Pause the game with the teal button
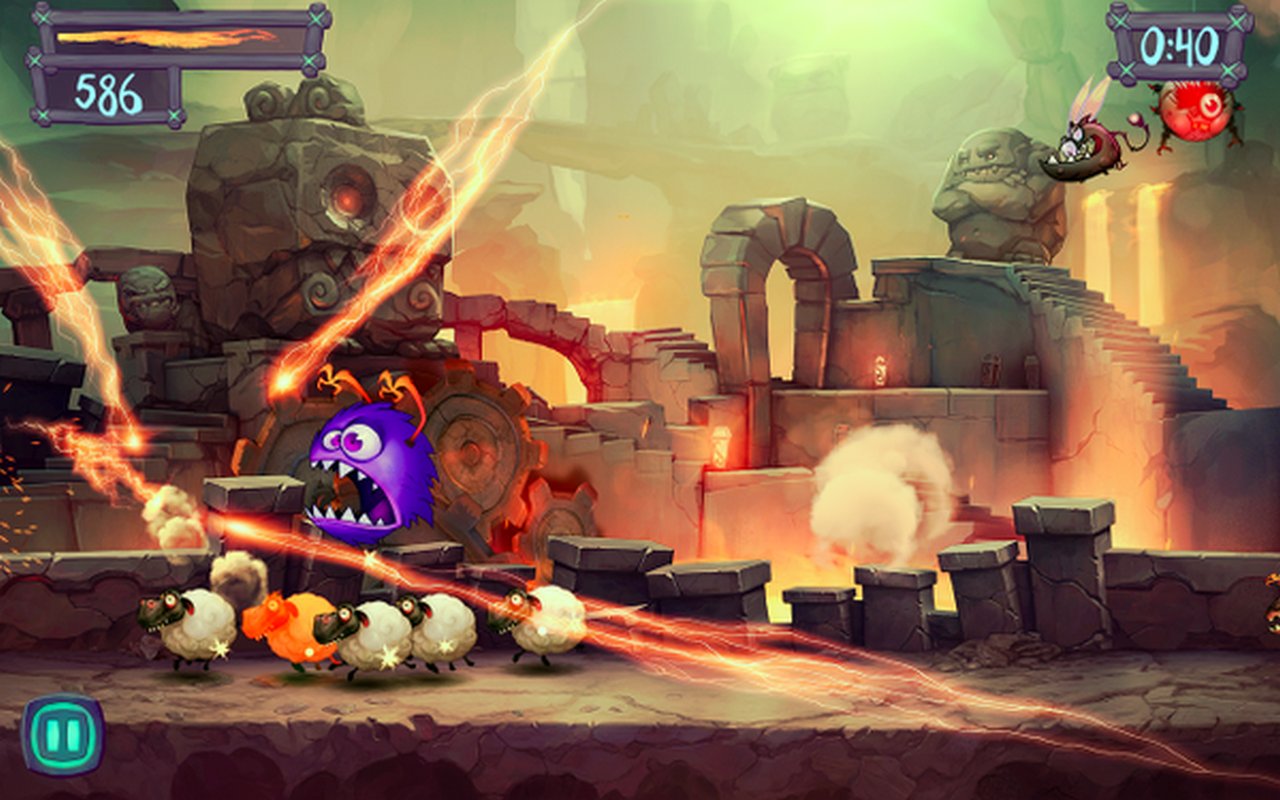This screenshot has width=1280, height=800. tap(62, 735)
